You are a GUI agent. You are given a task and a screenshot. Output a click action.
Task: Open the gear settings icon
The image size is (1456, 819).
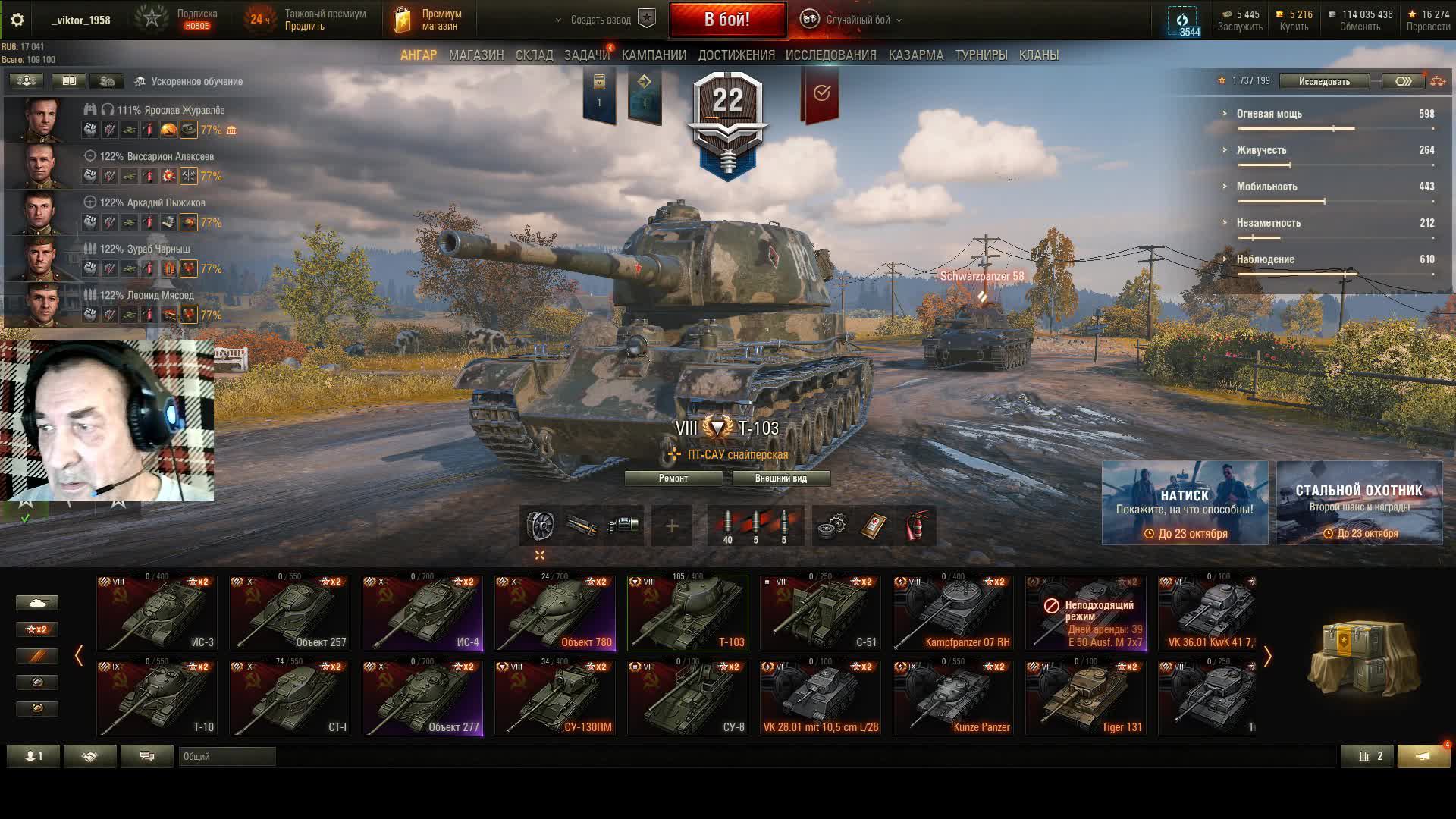17,20
